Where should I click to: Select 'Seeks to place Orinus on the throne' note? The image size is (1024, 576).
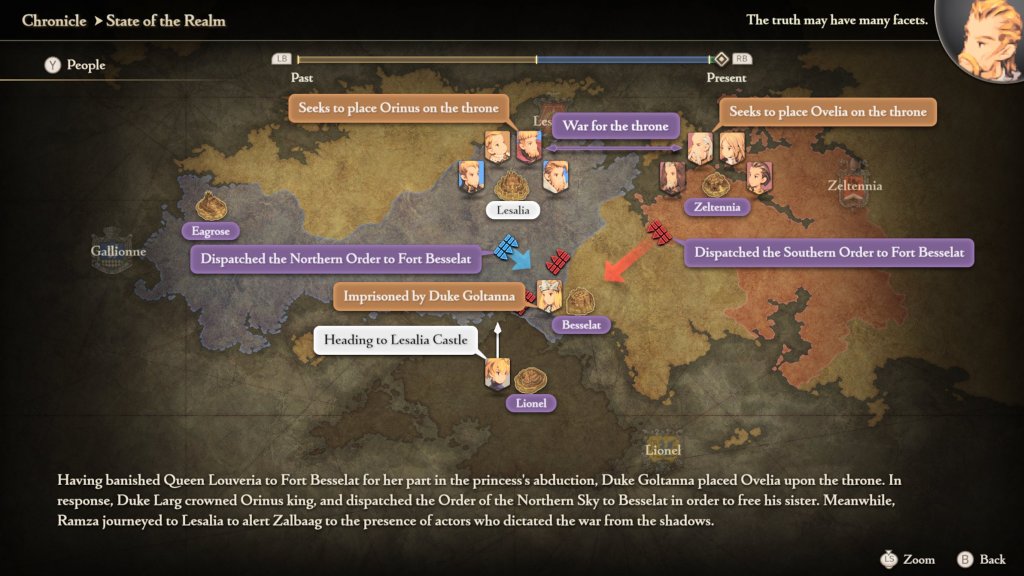point(398,108)
